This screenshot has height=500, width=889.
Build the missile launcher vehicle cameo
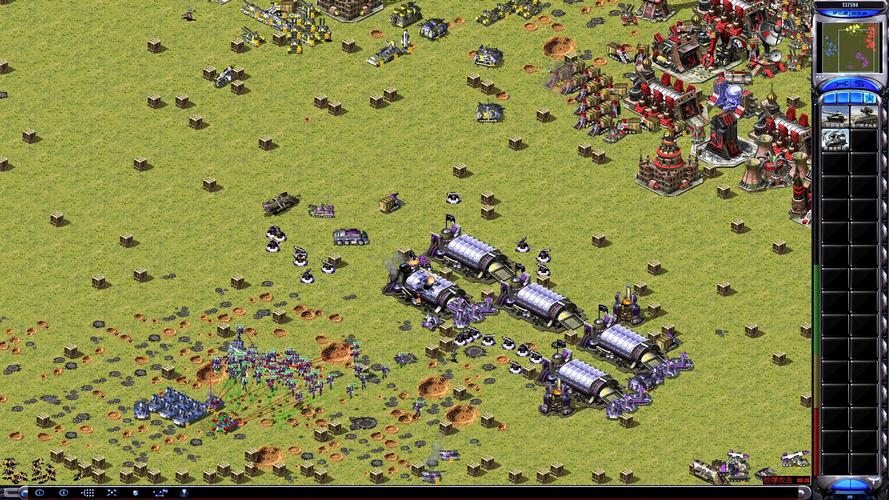click(x=862, y=116)
